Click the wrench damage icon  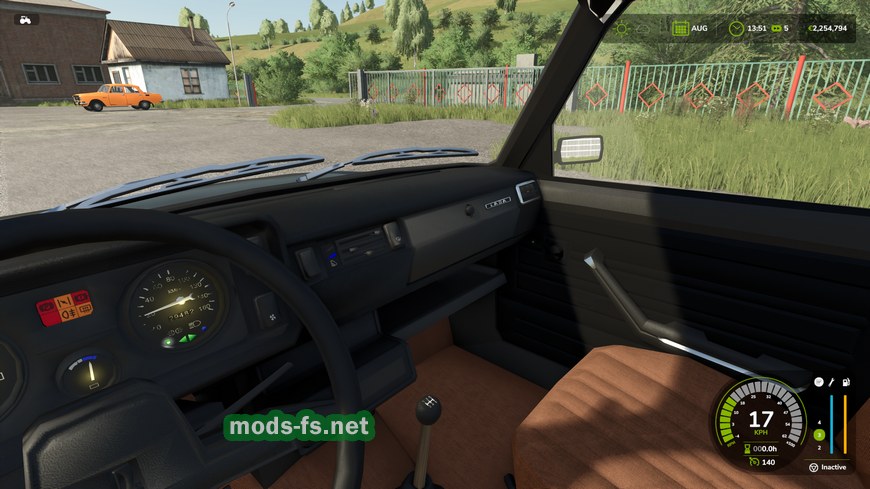point(832,381)
